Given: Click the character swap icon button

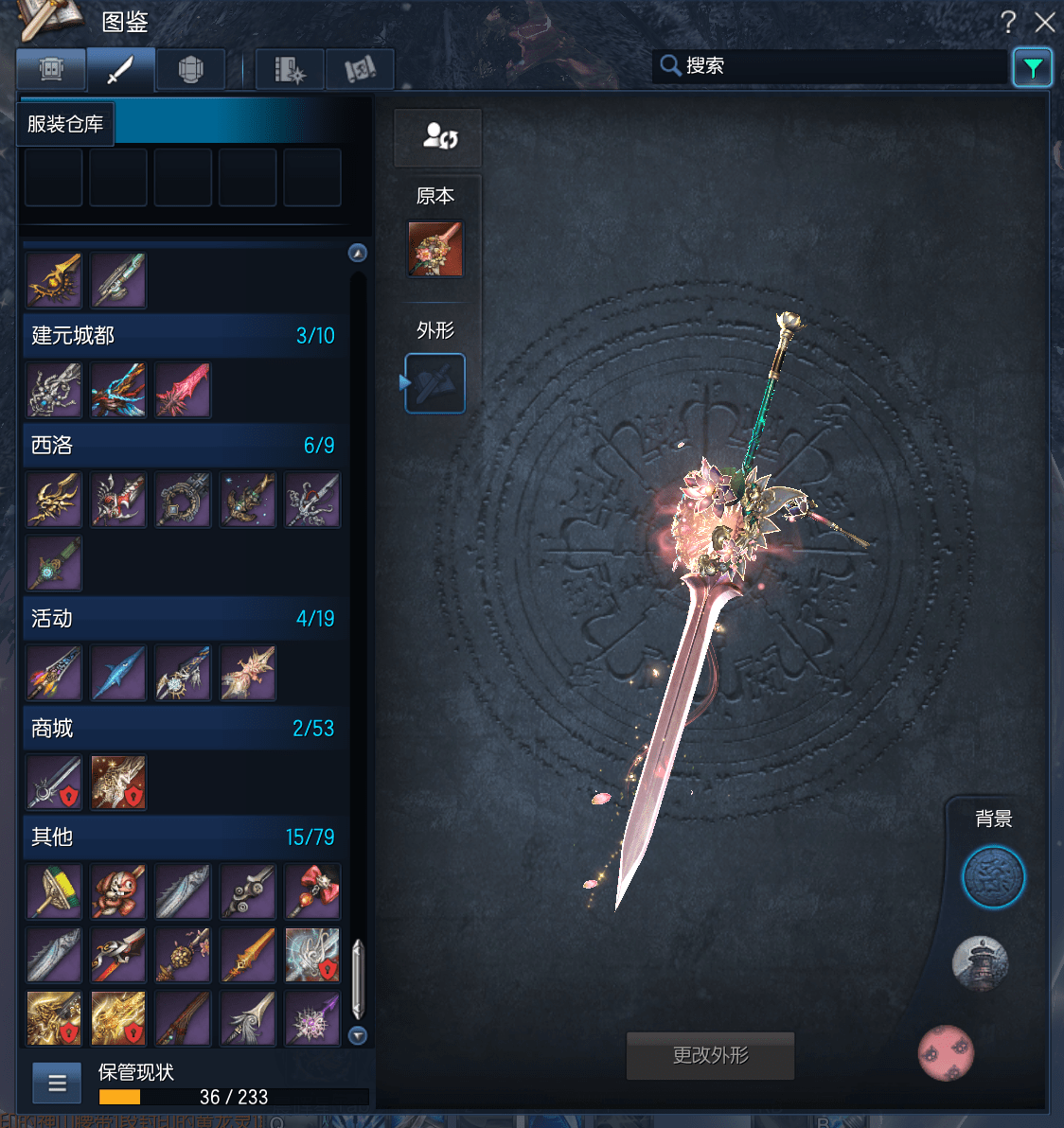Looking at the screenshot, I should (x=438, y=137).
